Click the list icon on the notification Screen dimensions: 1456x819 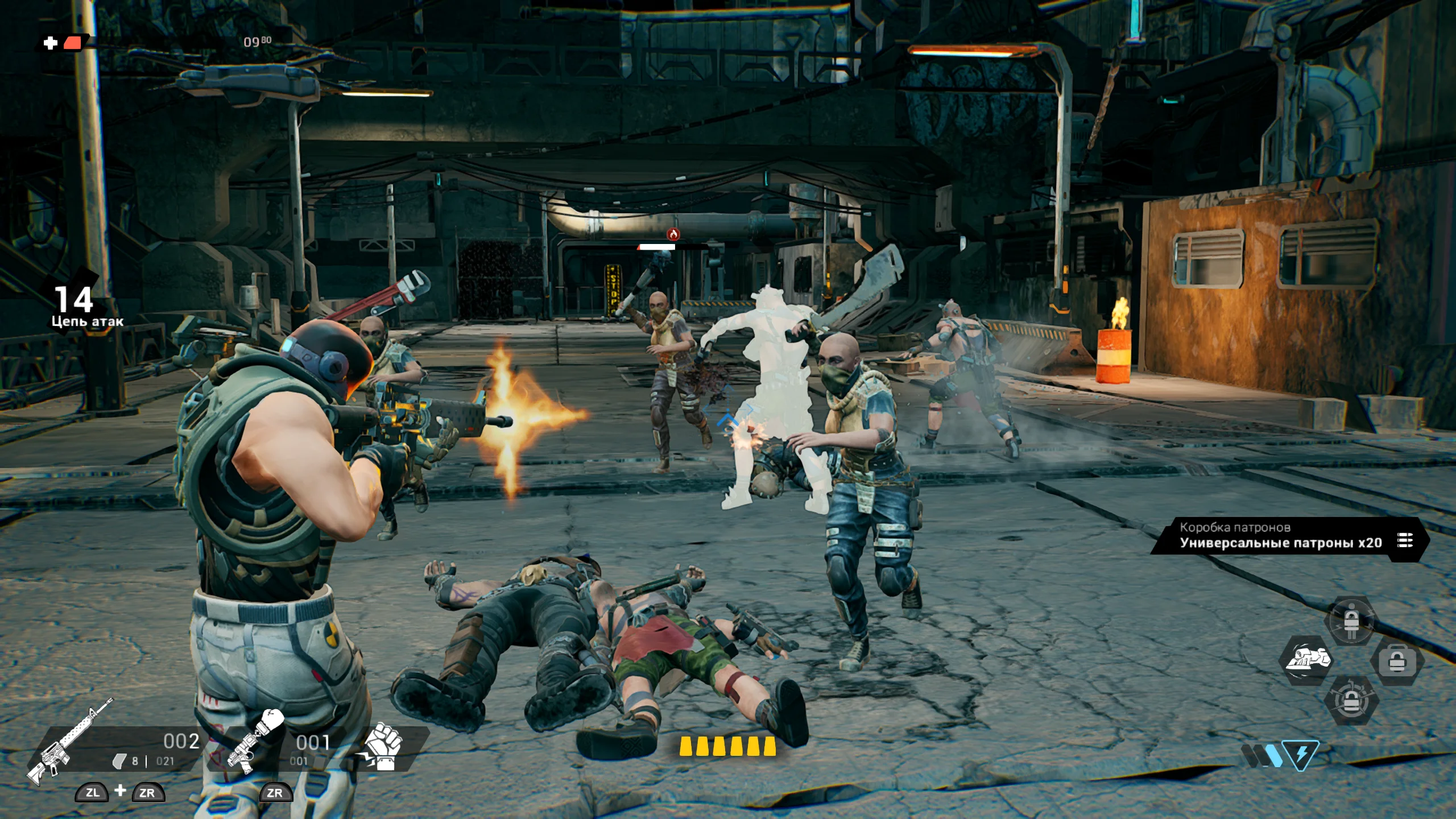[1405, 540]
